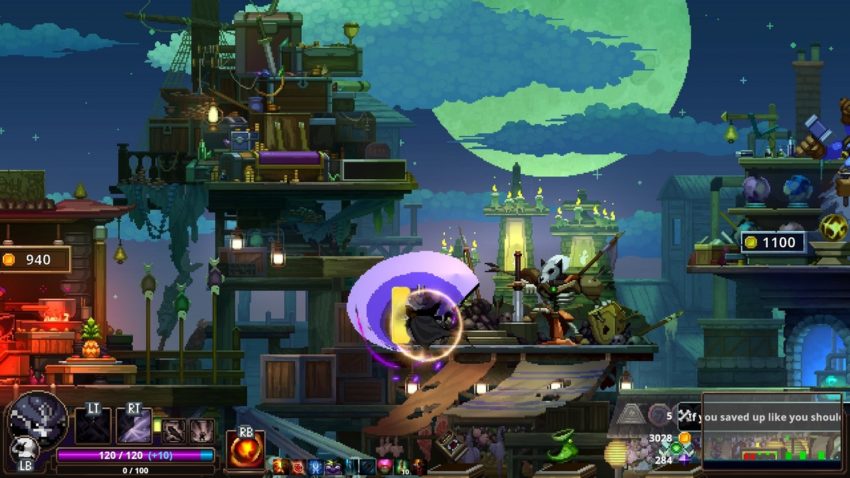
Task: Use the RB fiery orb quintessence
Action: 245,449
